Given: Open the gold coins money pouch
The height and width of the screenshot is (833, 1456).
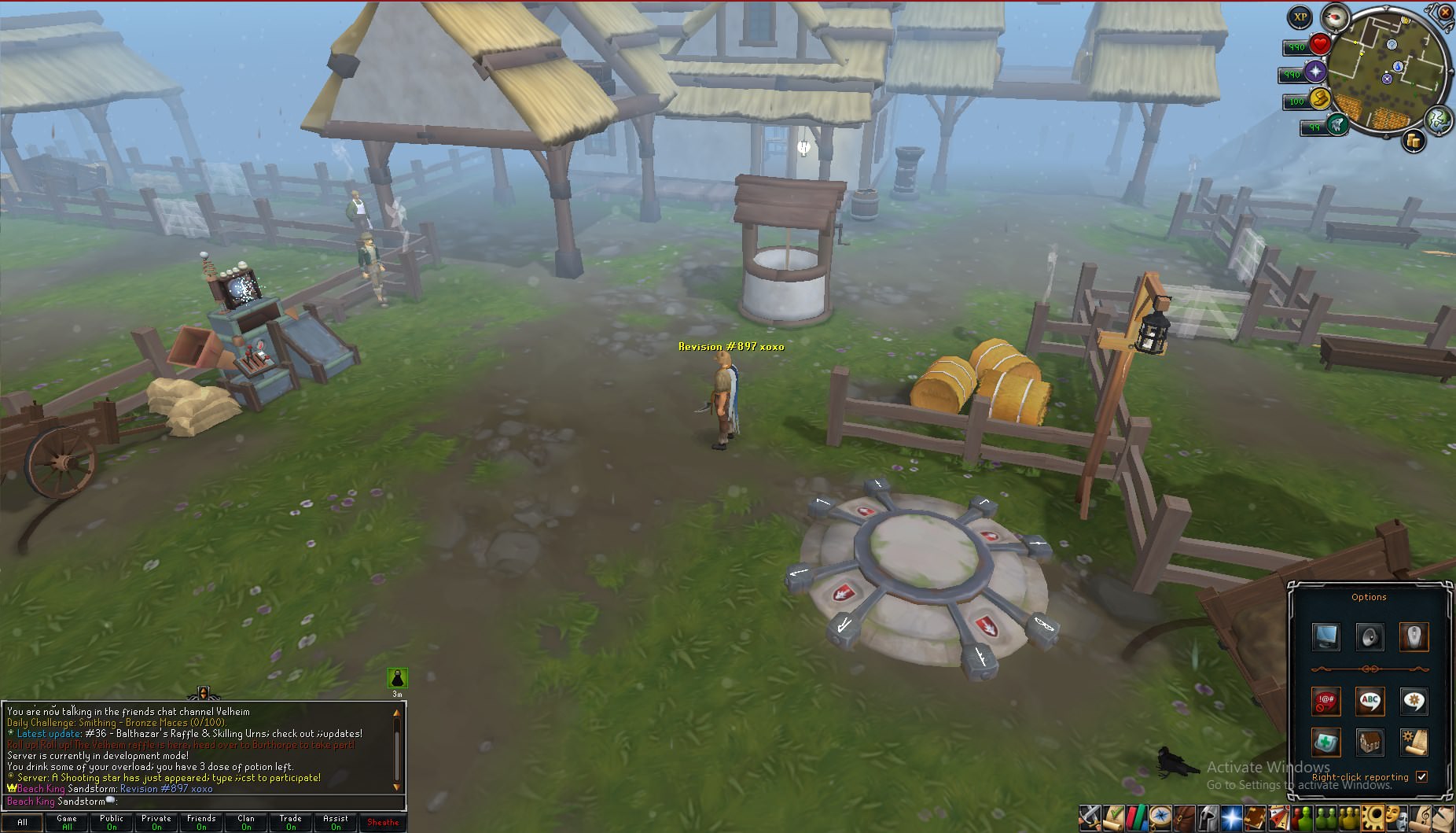Looking at the screenshot, I should click(1414, 141).
